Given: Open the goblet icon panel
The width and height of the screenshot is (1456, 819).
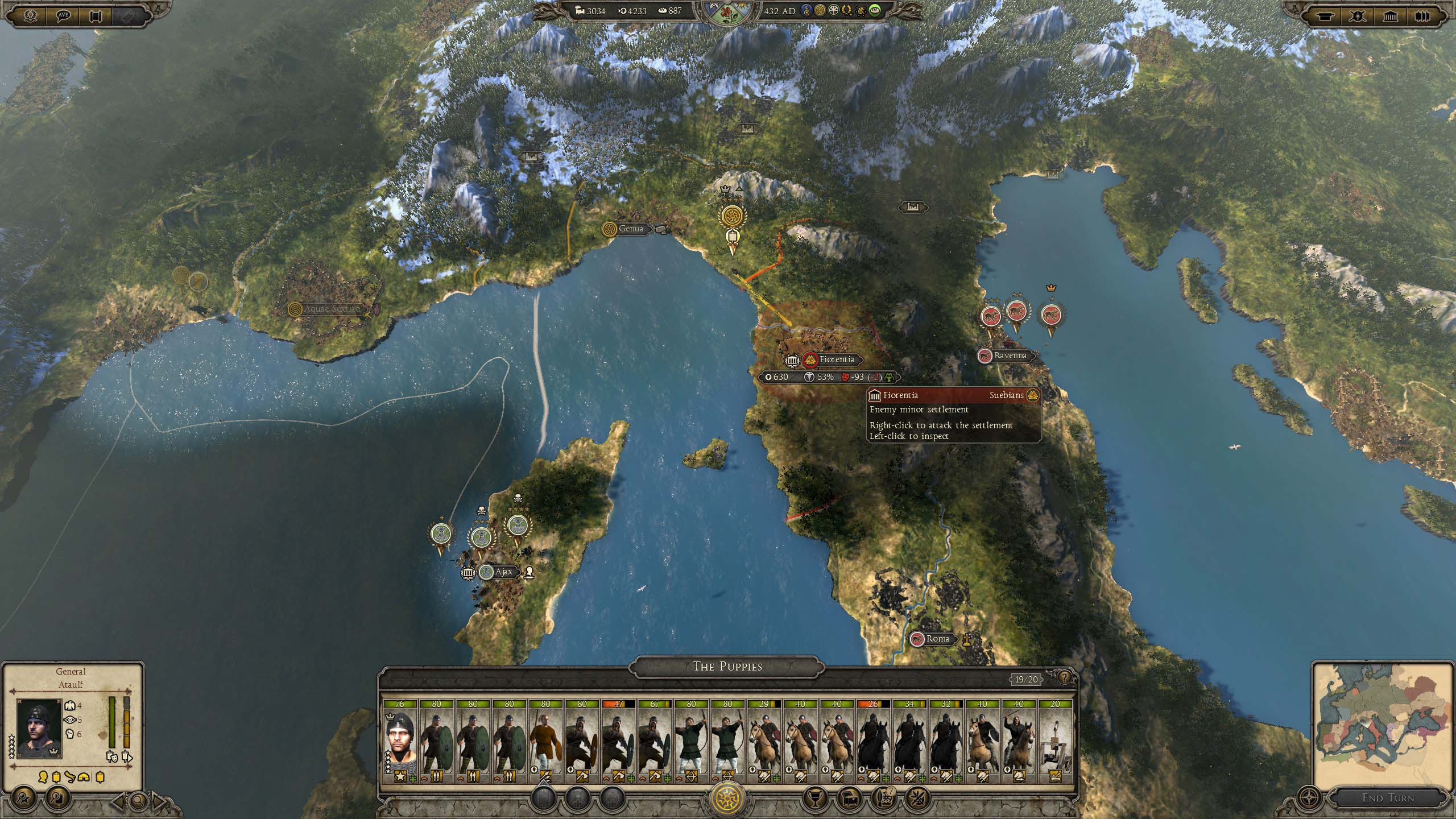Looking at the screenshot, I should click(x=814, y=799).
